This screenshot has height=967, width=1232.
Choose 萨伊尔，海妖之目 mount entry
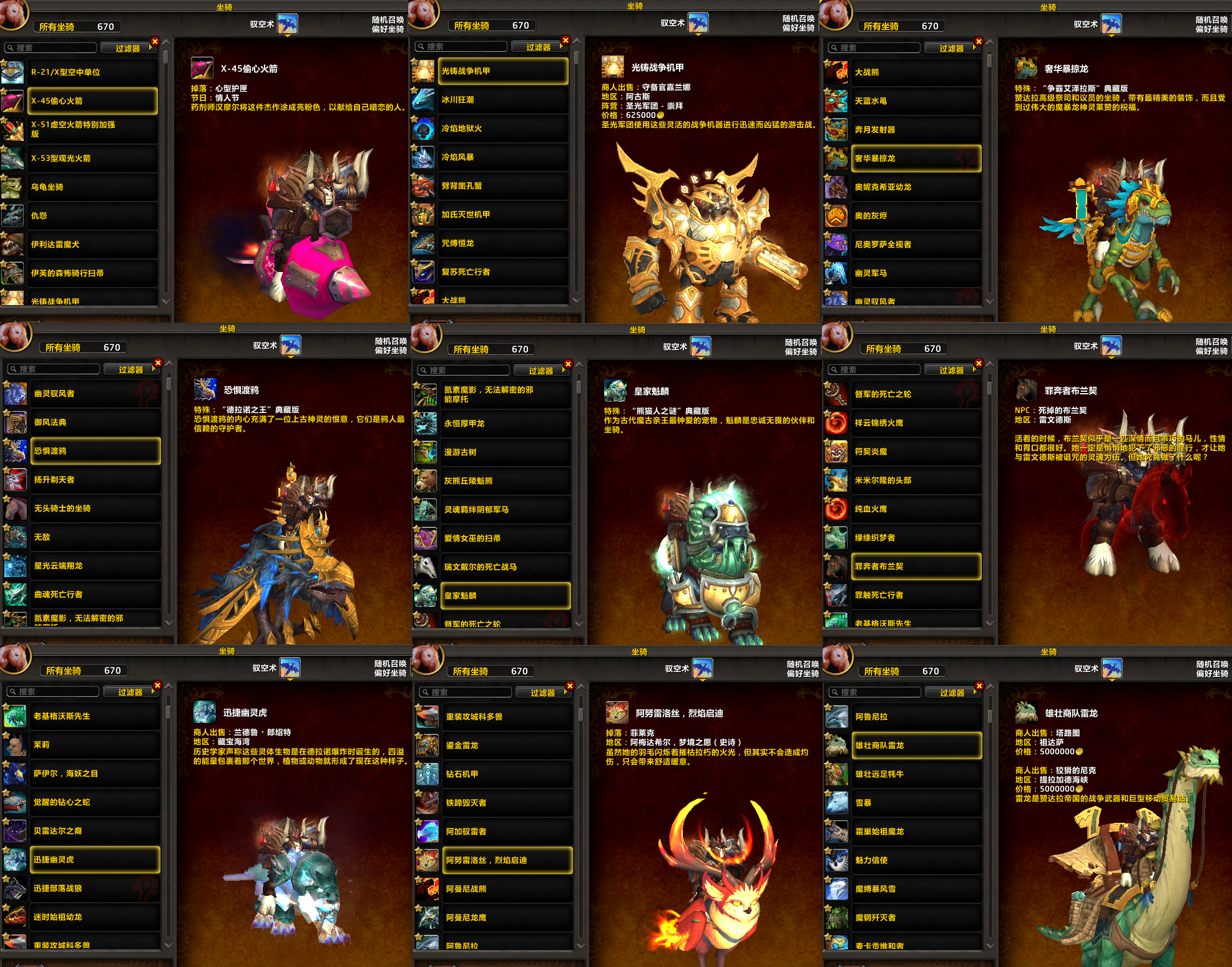click(95, 774)
